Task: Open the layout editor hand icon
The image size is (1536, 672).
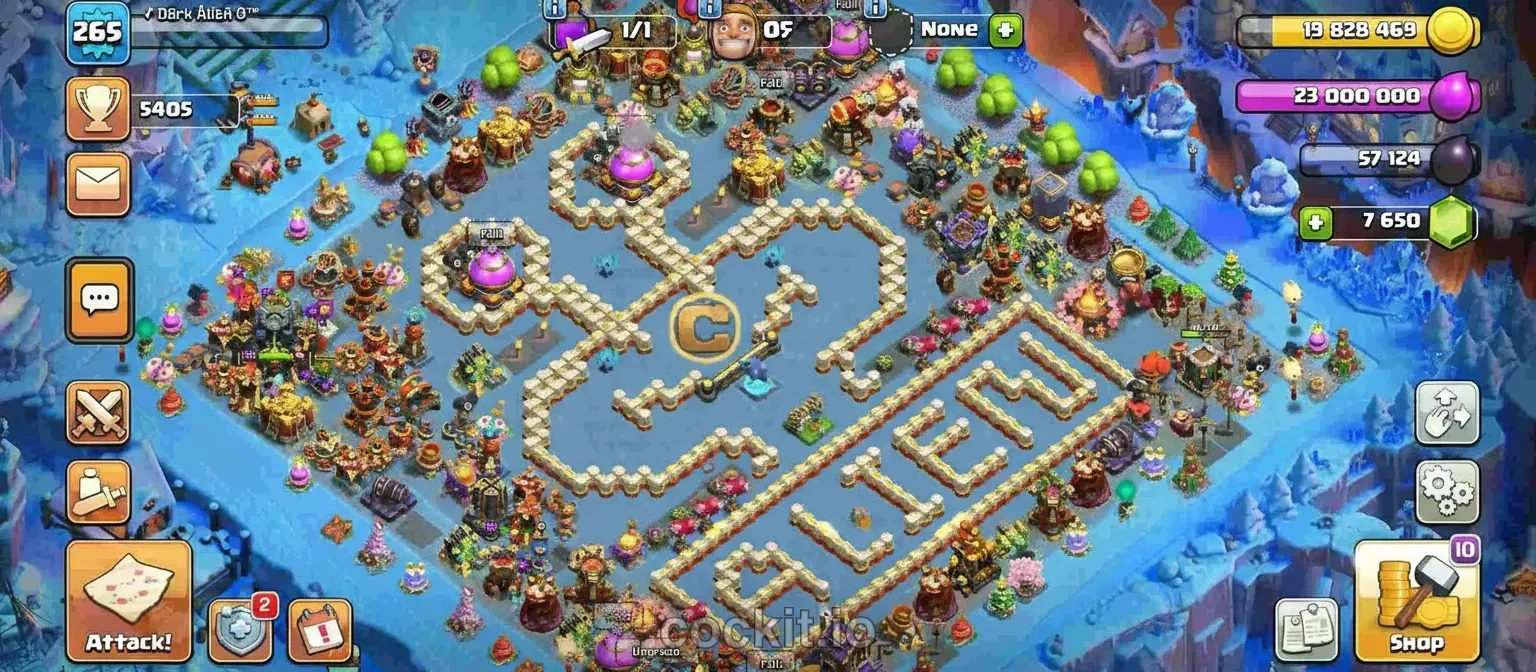Action: (x=1446, y=412)
